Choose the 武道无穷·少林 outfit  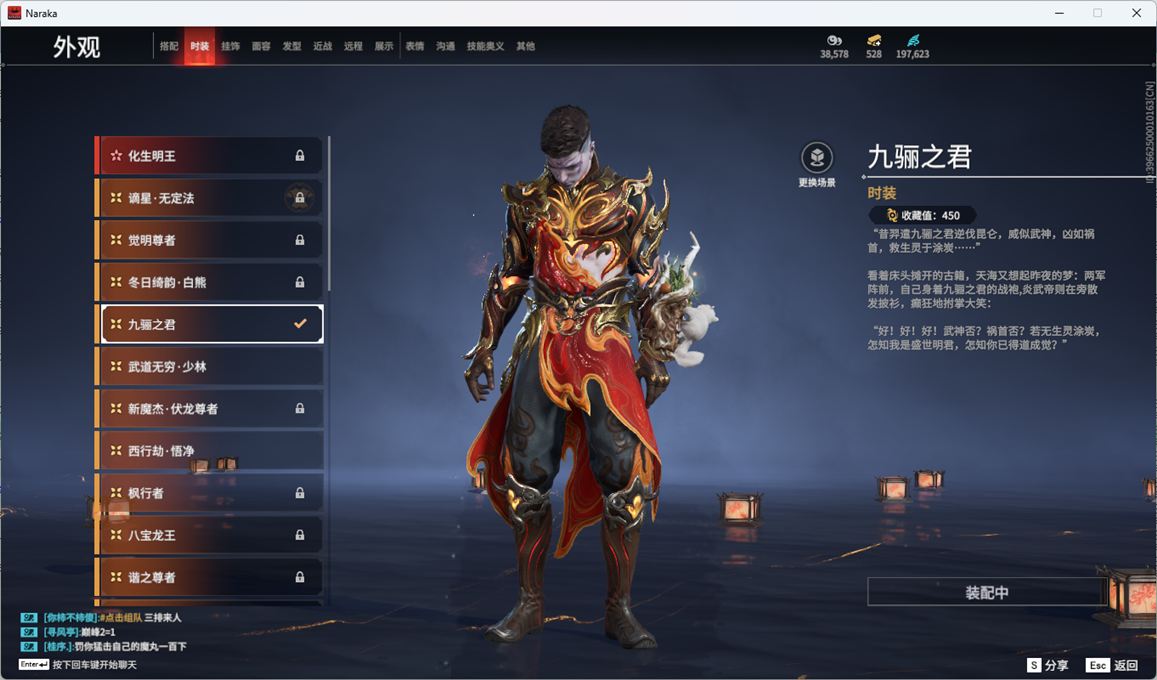click(x=210, y=367)
